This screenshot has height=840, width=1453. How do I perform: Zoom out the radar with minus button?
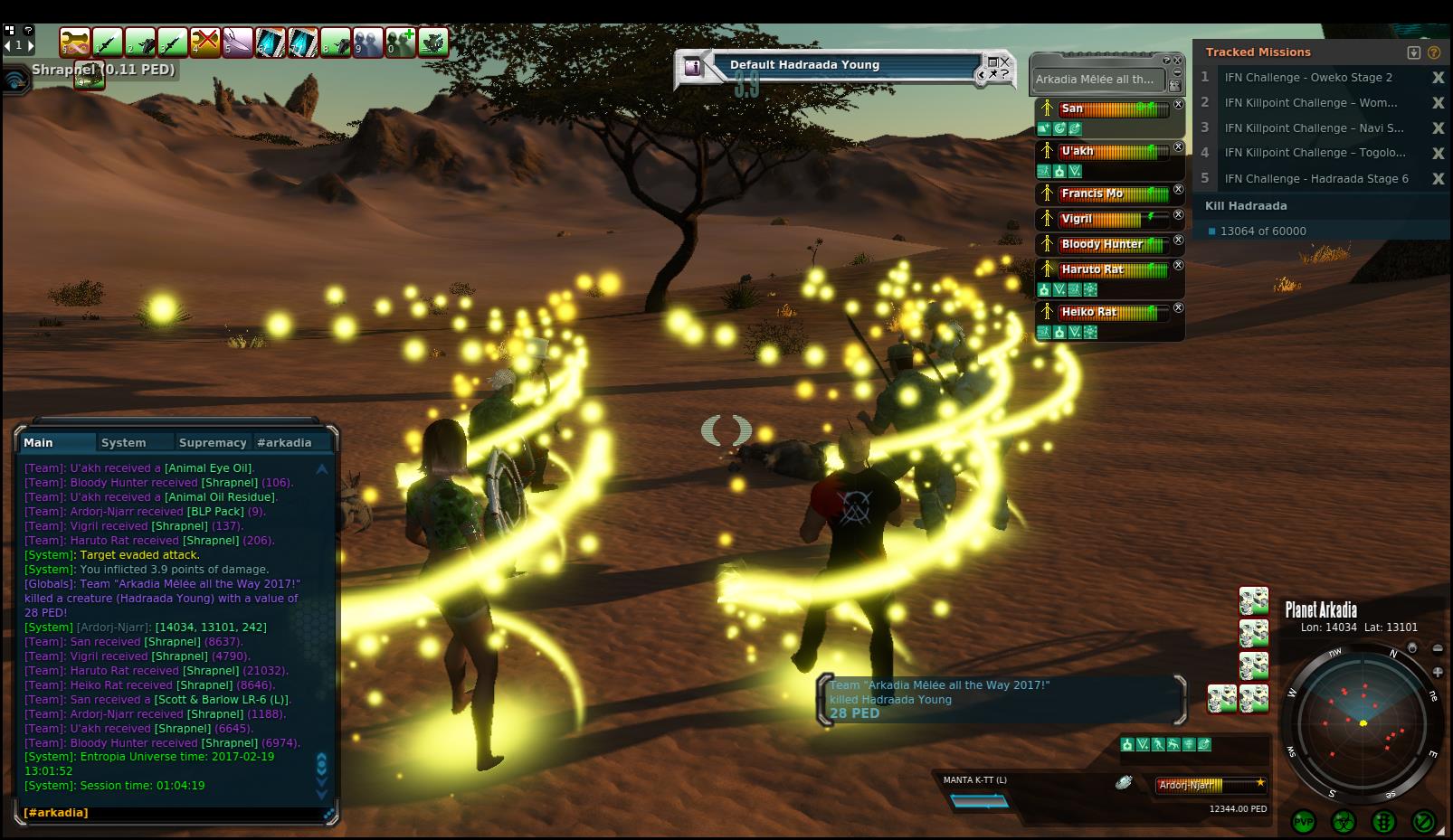tap(1438, 648)
